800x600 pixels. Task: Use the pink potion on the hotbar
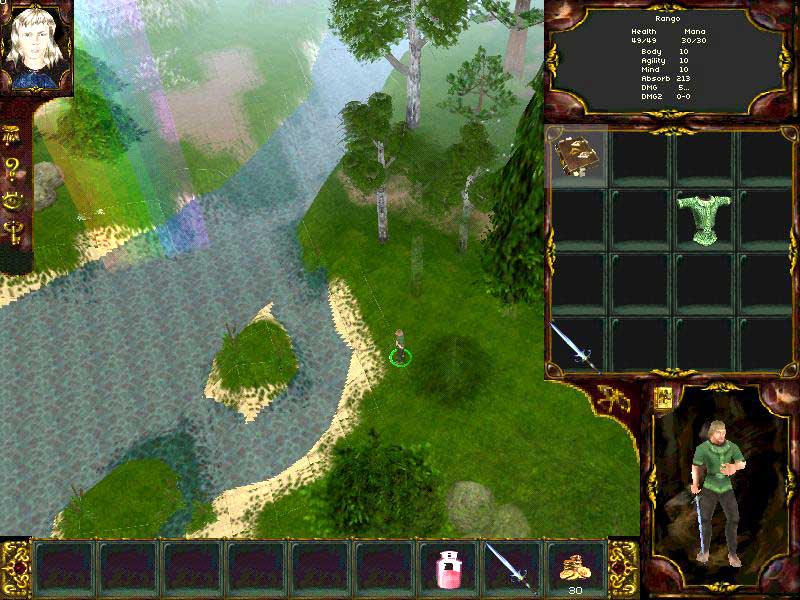click(x=447, y=568)
